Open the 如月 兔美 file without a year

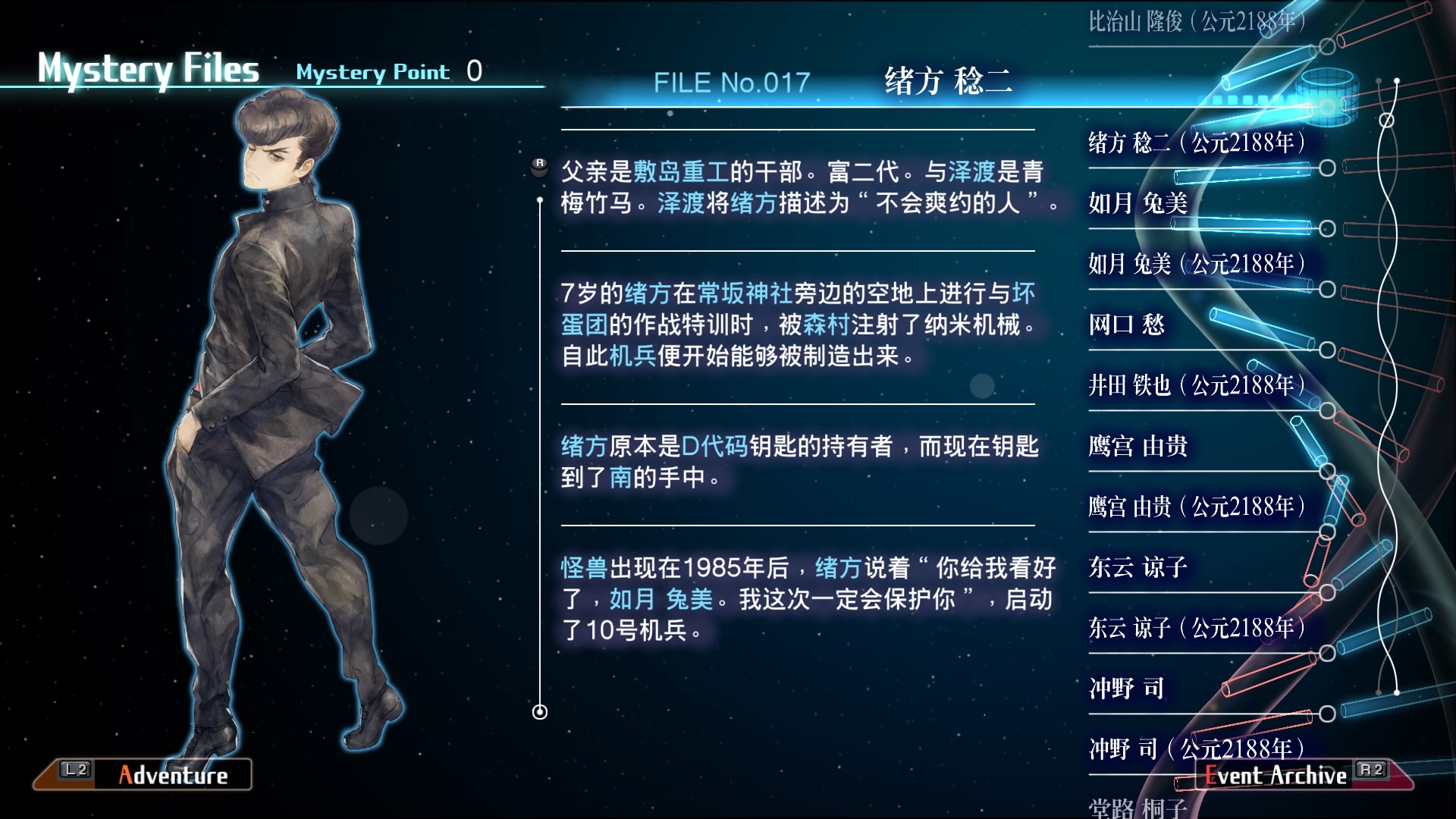[x=1137, y=203]
